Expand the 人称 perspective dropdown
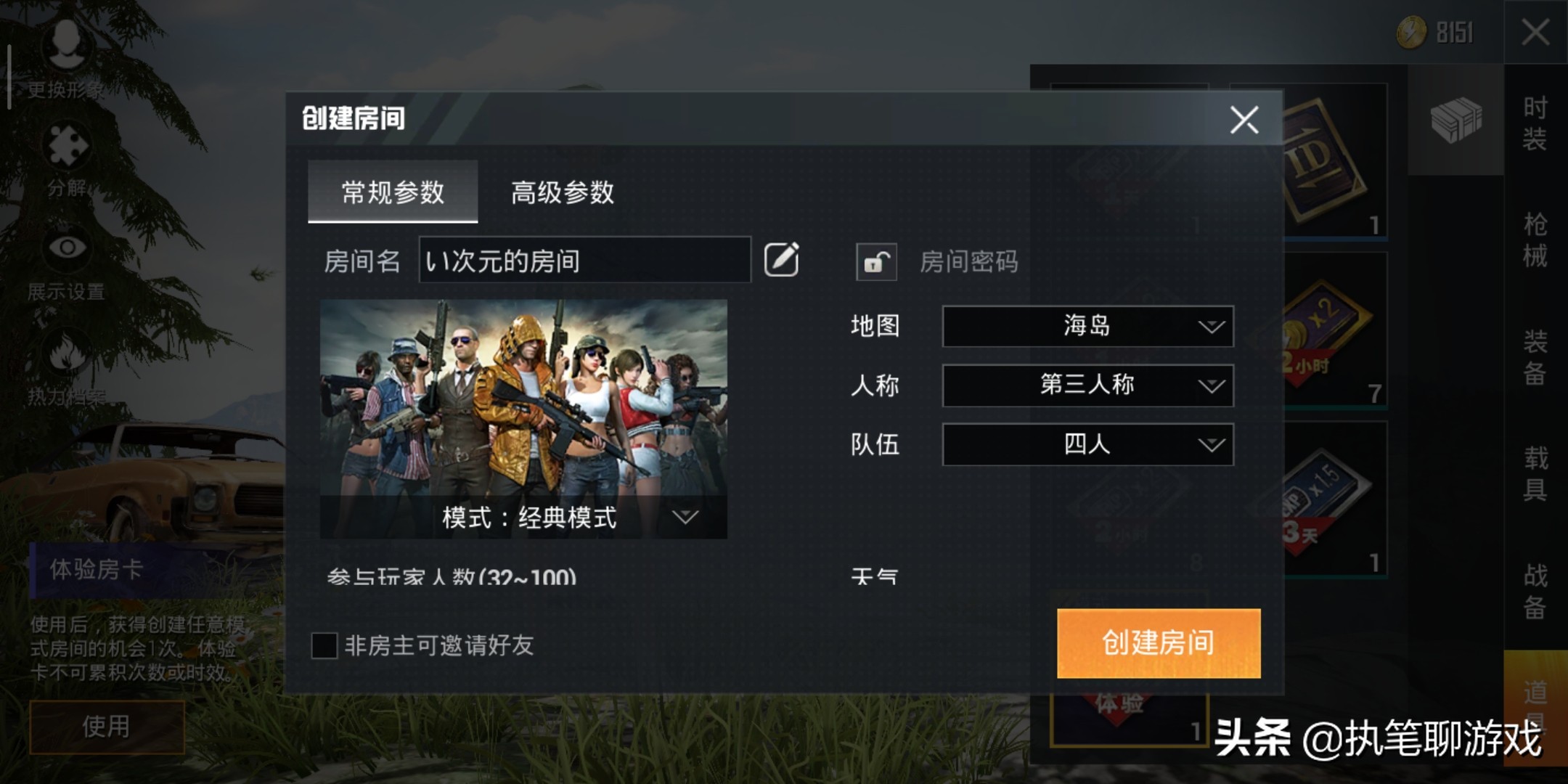Screen dimensions: 1568x784 1087,385
